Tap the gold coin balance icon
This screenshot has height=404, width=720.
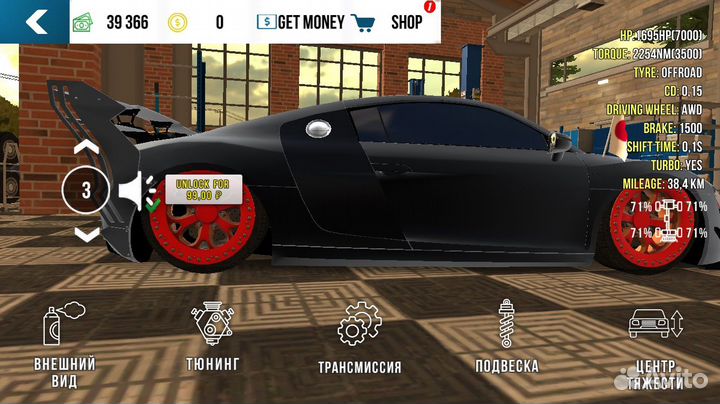click(x=176, y=21)
